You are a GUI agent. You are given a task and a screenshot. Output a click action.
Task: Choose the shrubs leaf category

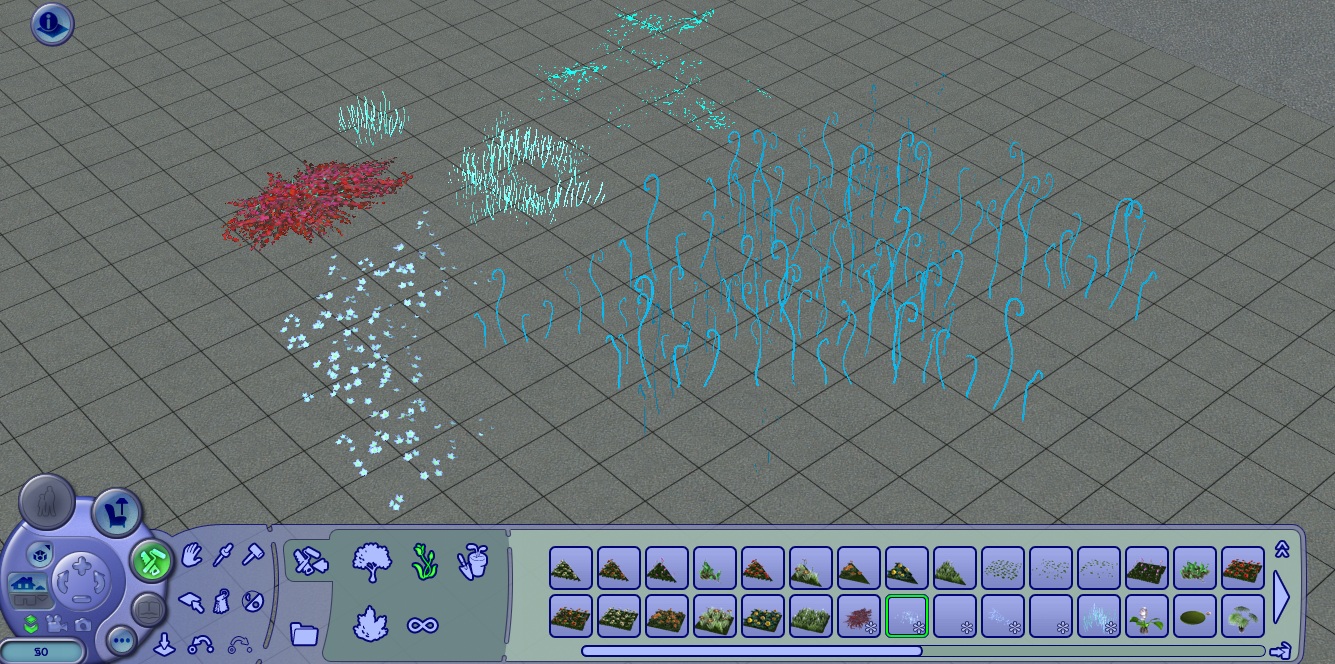(371, 624)
